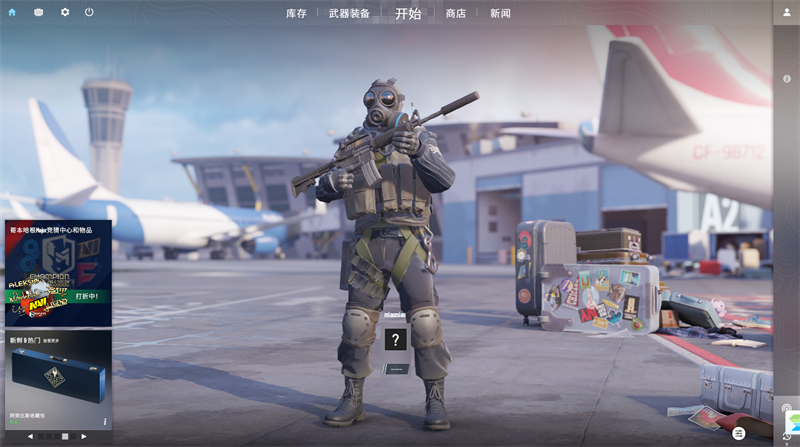
Task: Go to previous store carousel item
Action: pyautogui.click(x=30, y=436)
